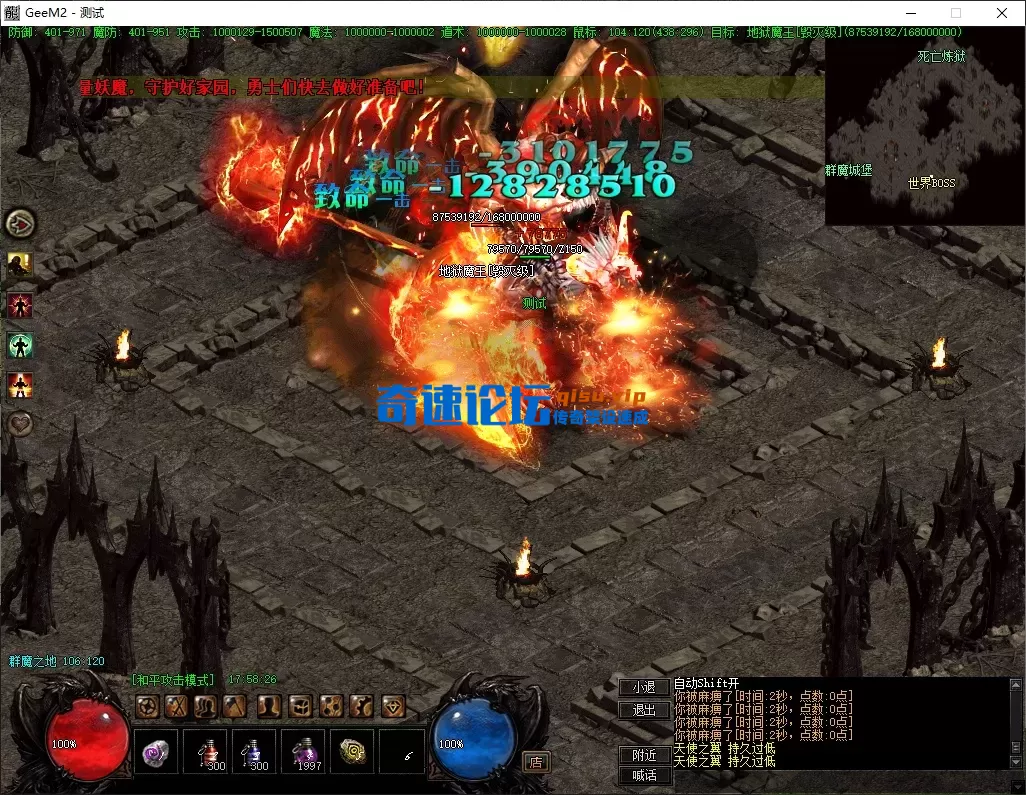Click the 小退 logout button

[x=644, y=687]
